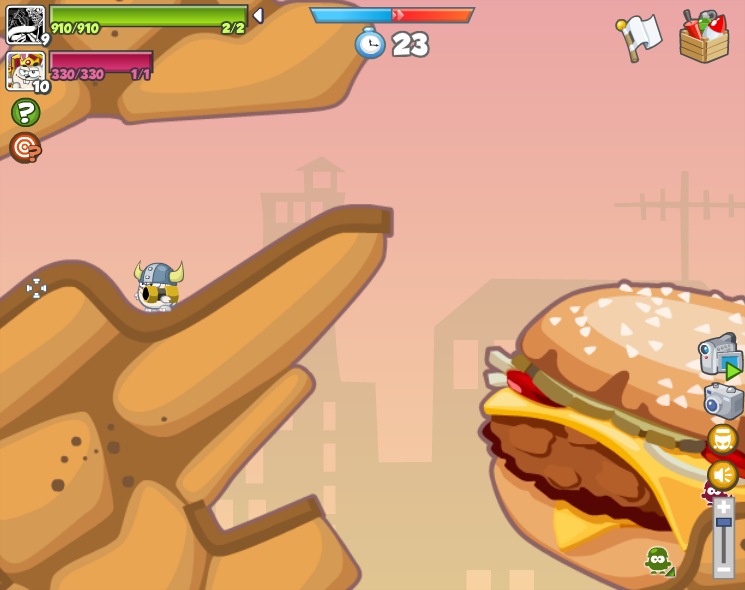Click the white surrender flag
Screen dimensions: 745x590
[640, 36]
